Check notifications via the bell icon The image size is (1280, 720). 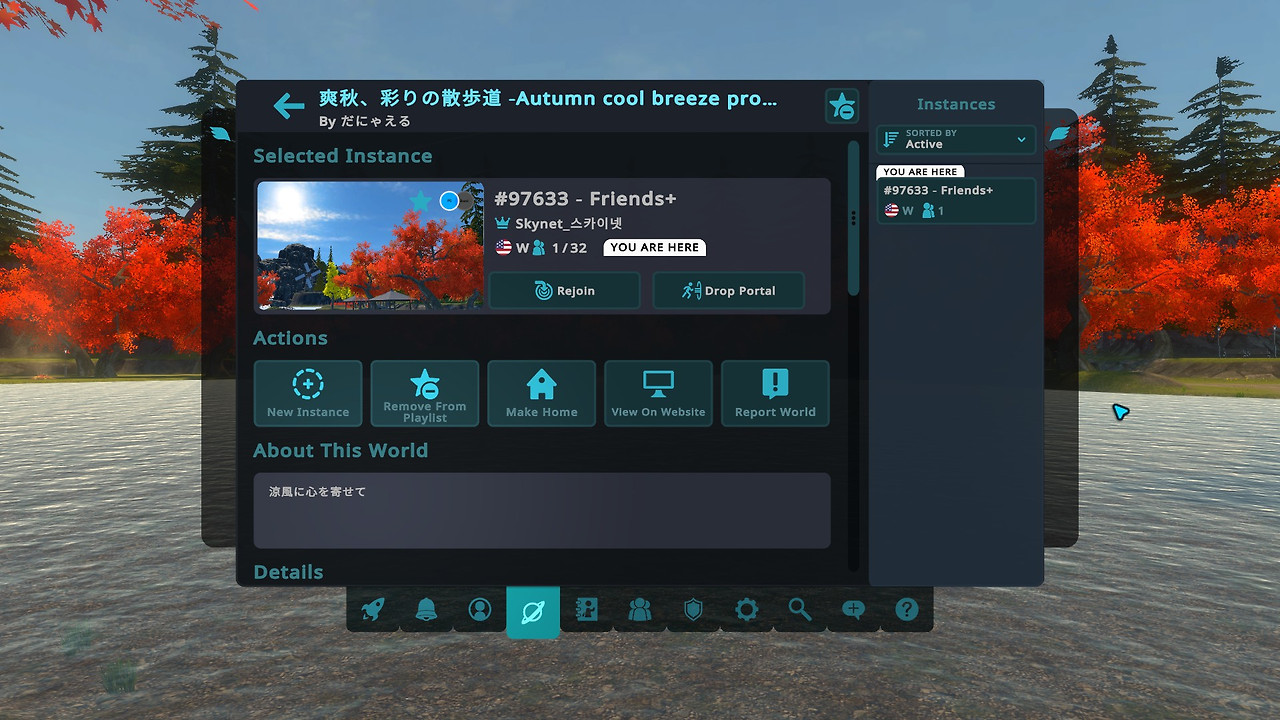pos(425,609)
